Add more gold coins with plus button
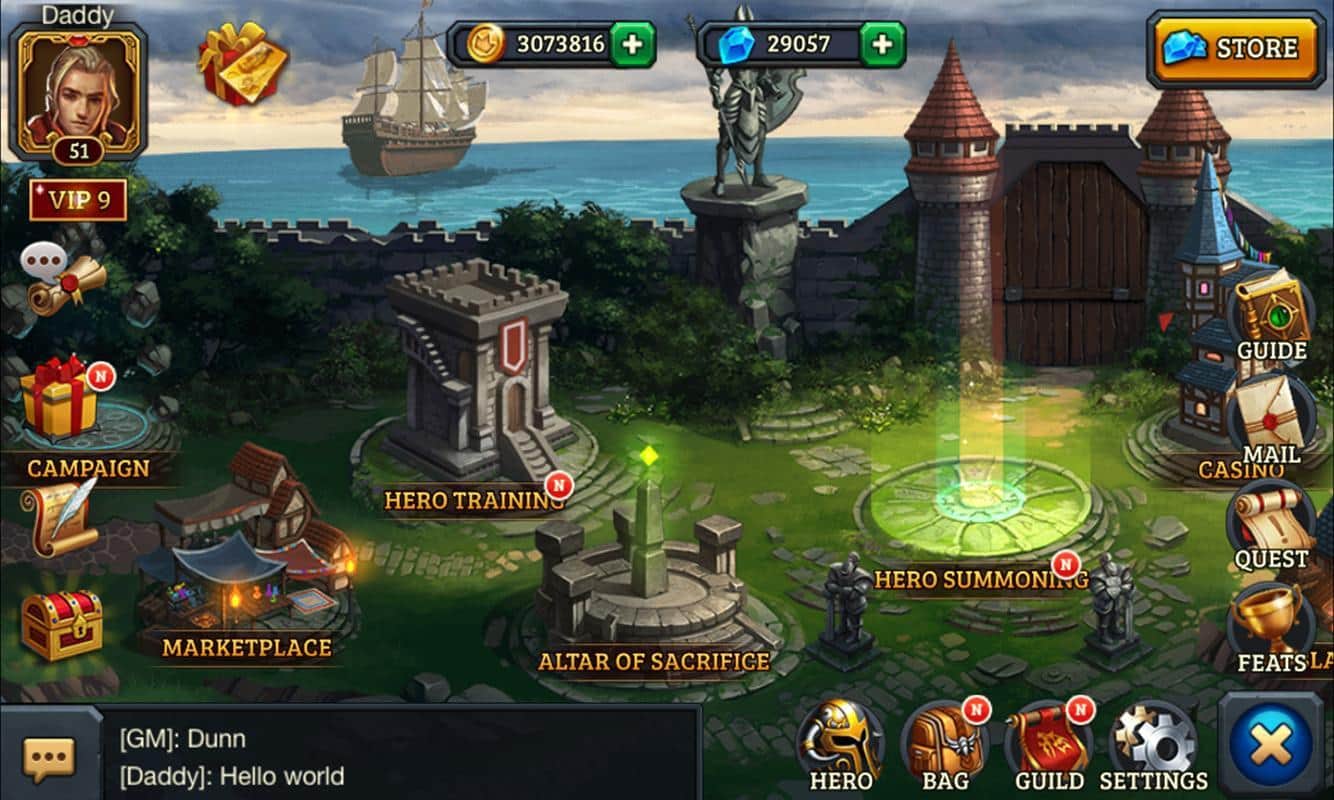Image resolution: width=1334 pixels, height=800 pixels. [x=632, y=44]
